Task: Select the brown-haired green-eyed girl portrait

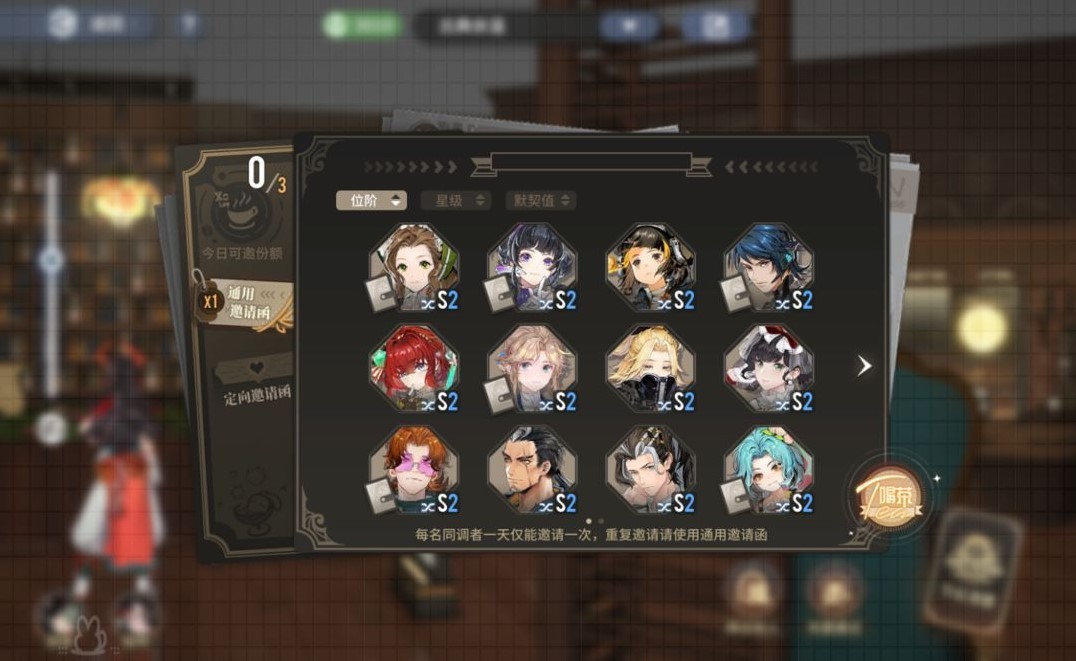Action: pos(414,268)
